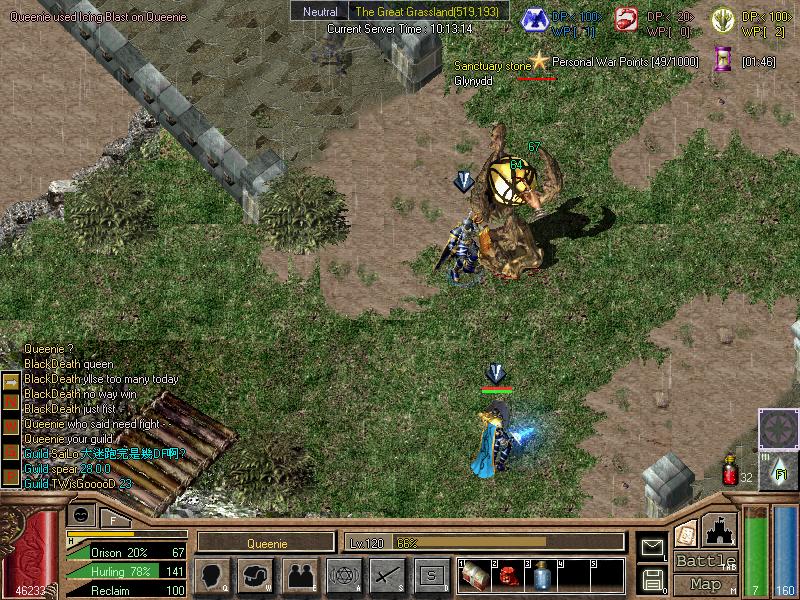Viewport: 800px width, 600px height.
Task: Open the character head profile button
Action: point(211,575)
